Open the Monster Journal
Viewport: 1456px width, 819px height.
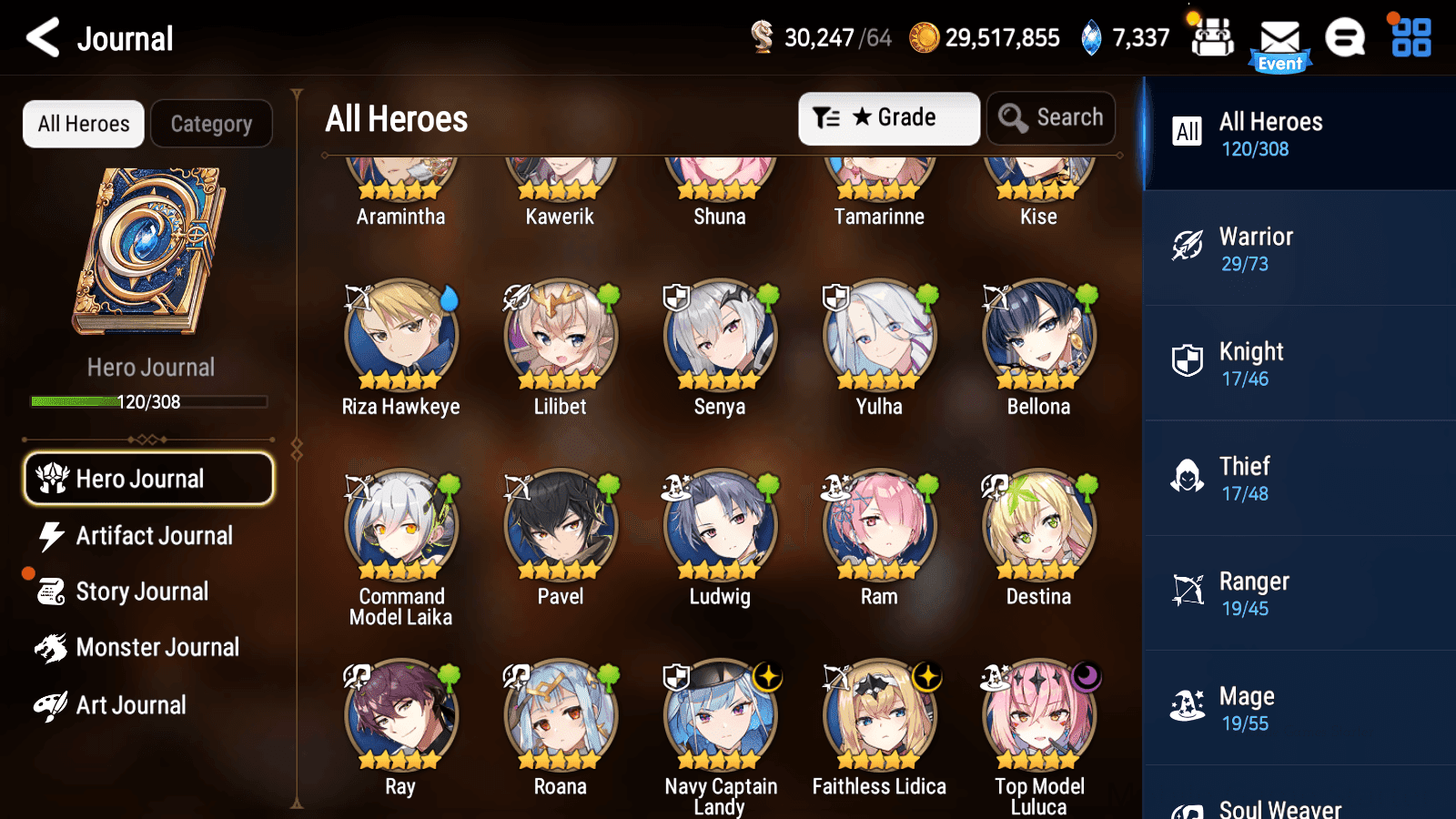click(x=157, y=647)
